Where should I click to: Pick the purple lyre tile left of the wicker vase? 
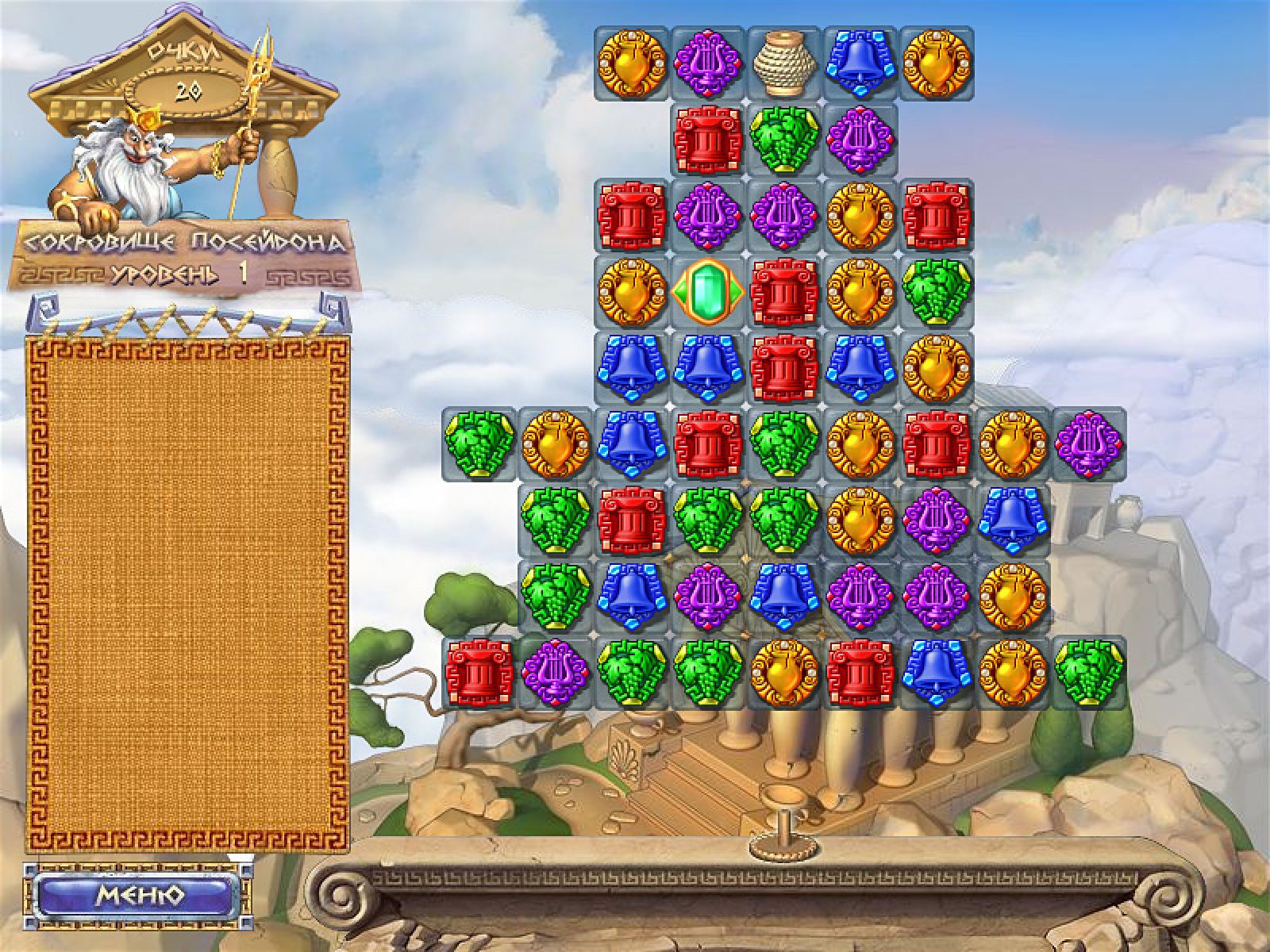[707, 62]
